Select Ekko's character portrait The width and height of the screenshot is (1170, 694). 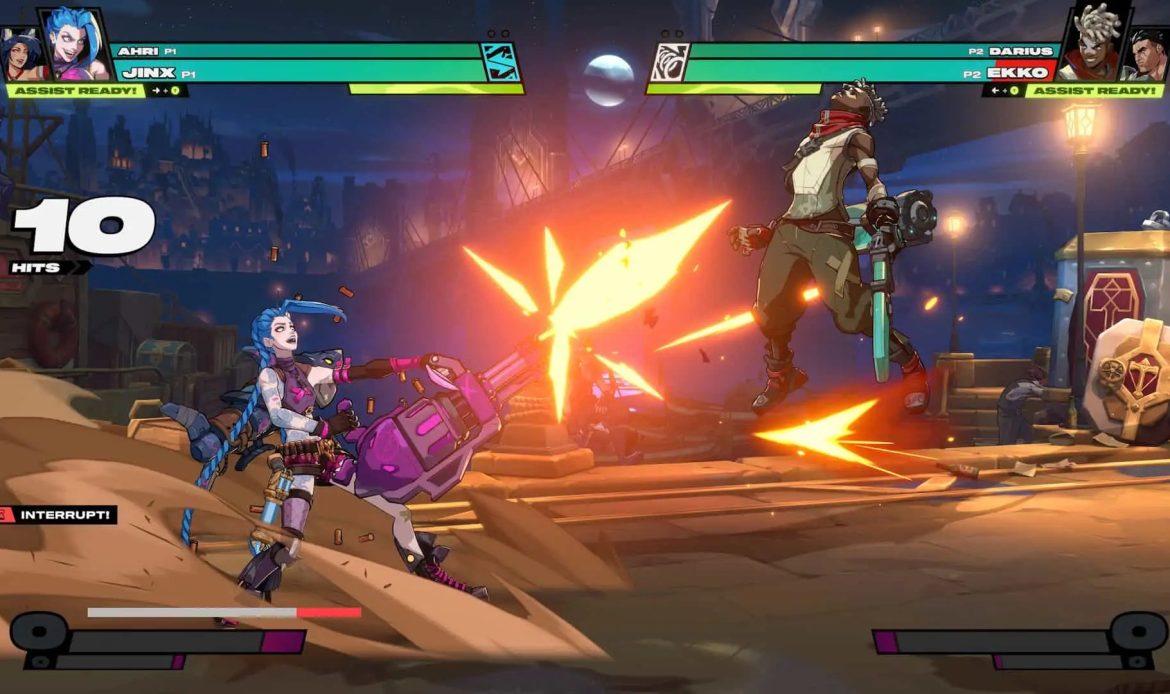(1093, 44)
